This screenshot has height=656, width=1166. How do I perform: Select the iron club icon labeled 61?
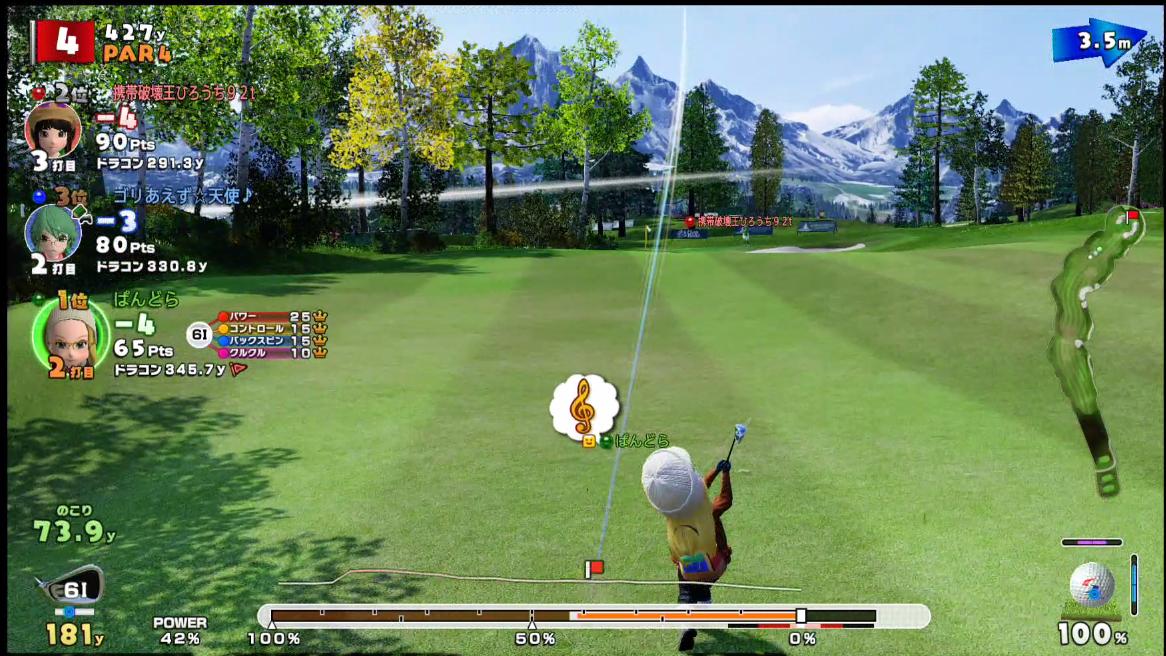point(68,588)
